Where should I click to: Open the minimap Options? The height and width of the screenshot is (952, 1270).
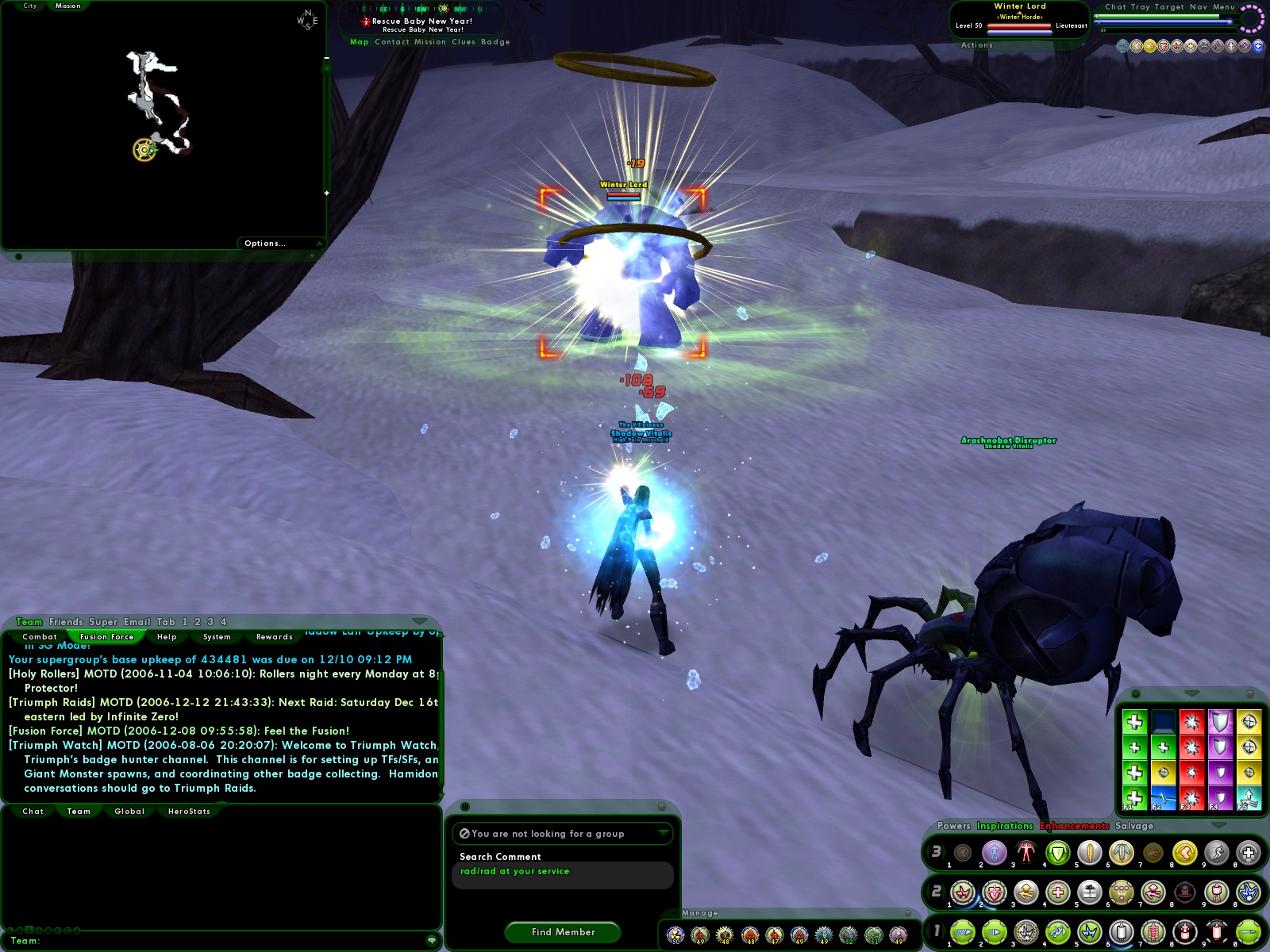[264, 243]
